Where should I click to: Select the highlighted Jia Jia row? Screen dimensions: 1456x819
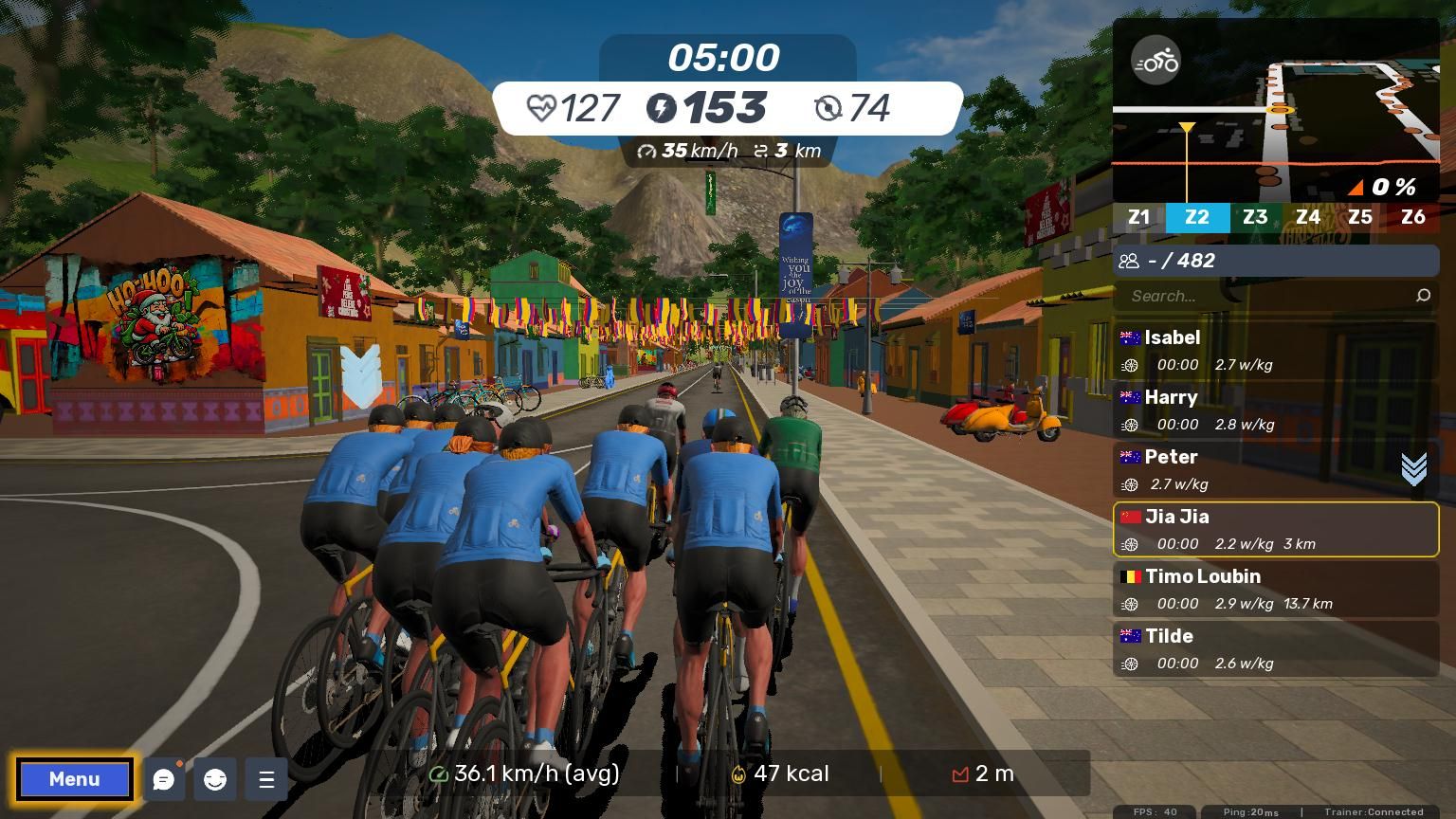pyautogui.click(x=1275, y=529)
